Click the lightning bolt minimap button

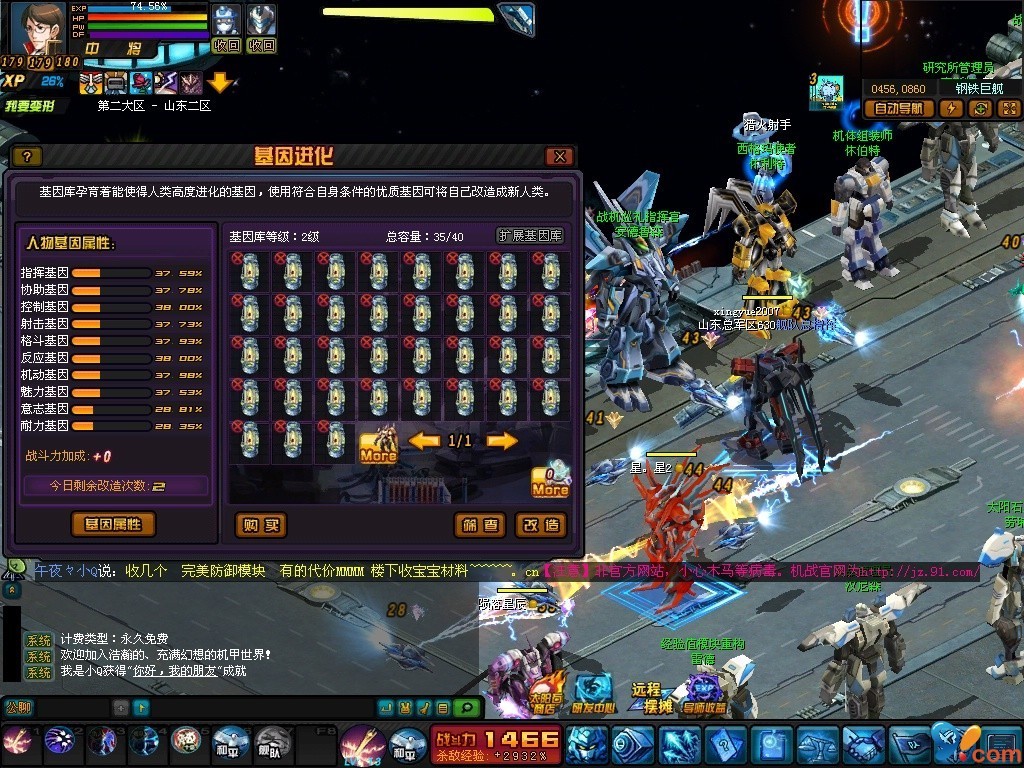pyautogui.click(x=952, y=109)
